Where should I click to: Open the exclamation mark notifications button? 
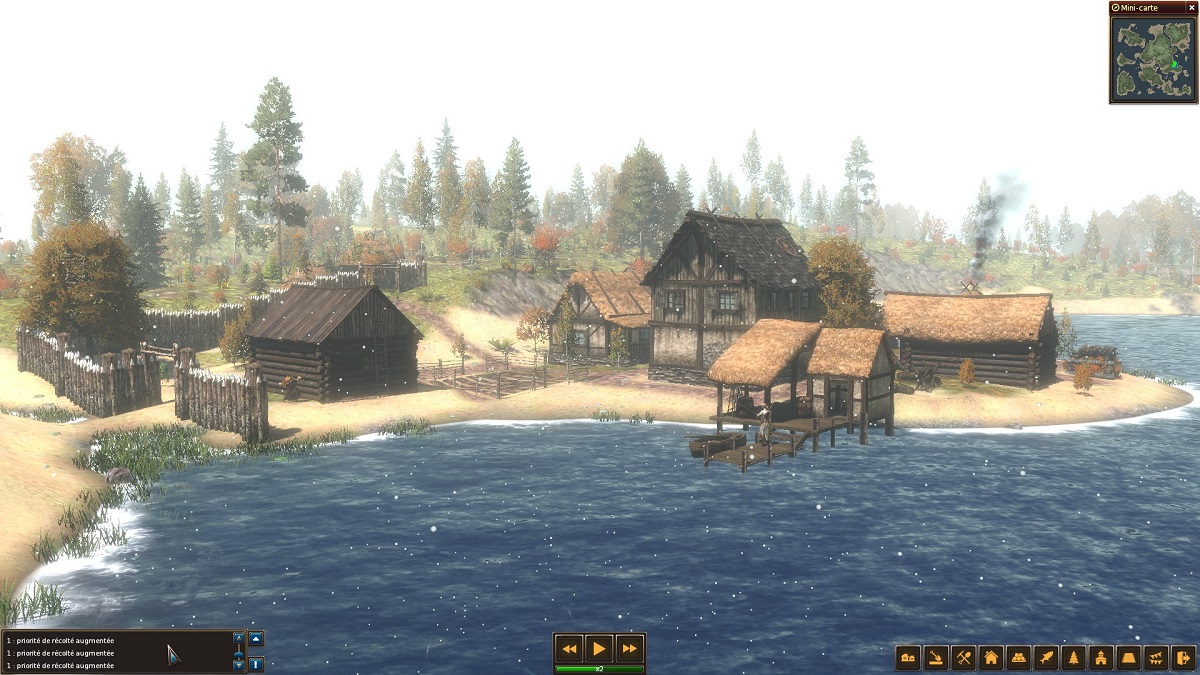pyautogui.click(x=256, y=663)
